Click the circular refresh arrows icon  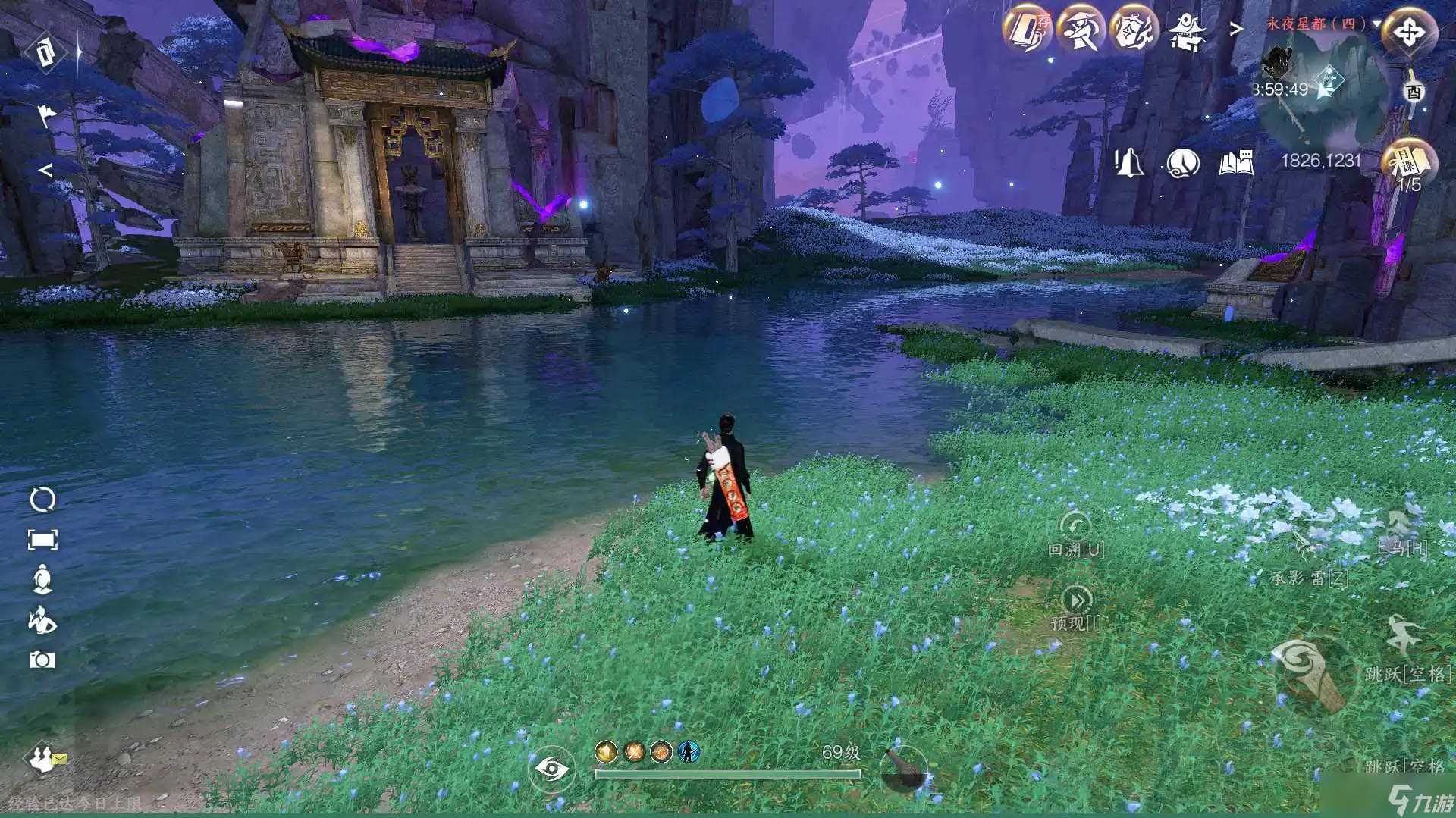click(x=42, y=500)
